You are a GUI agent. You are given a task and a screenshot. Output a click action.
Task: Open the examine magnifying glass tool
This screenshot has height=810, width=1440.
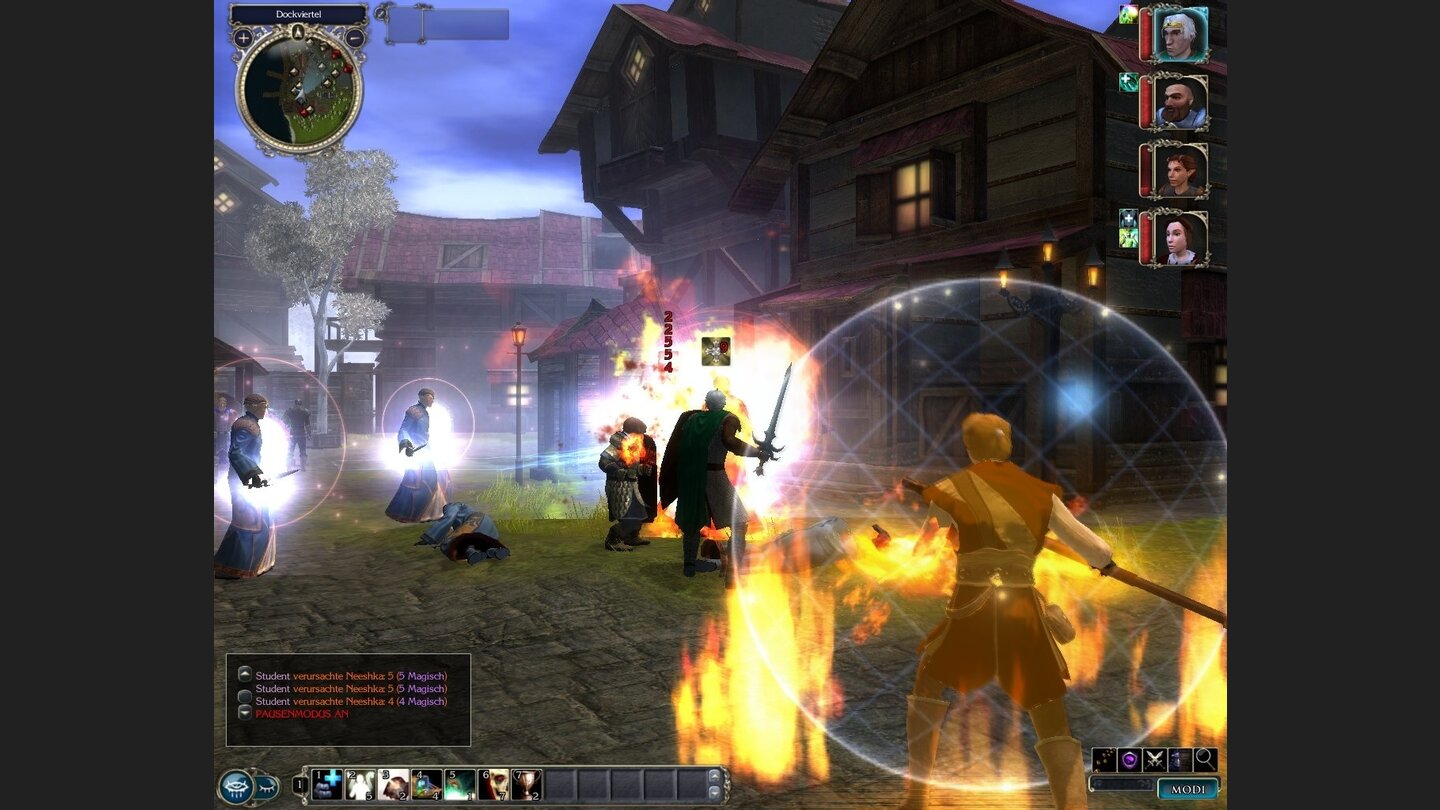point(1205,760)
